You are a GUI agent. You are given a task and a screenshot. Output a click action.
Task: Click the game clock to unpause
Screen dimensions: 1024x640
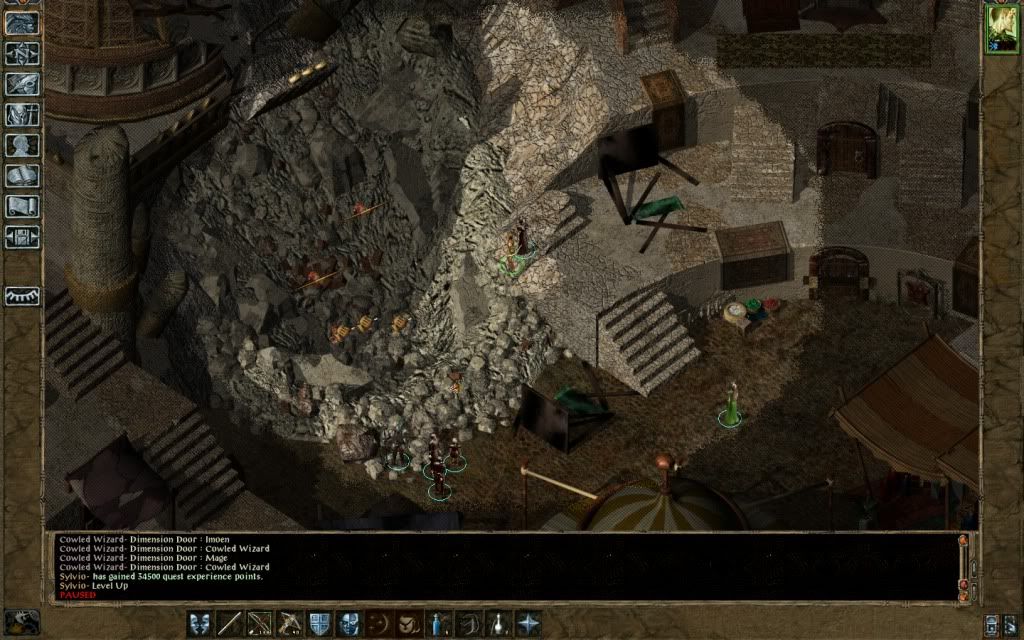coord(20,621)
